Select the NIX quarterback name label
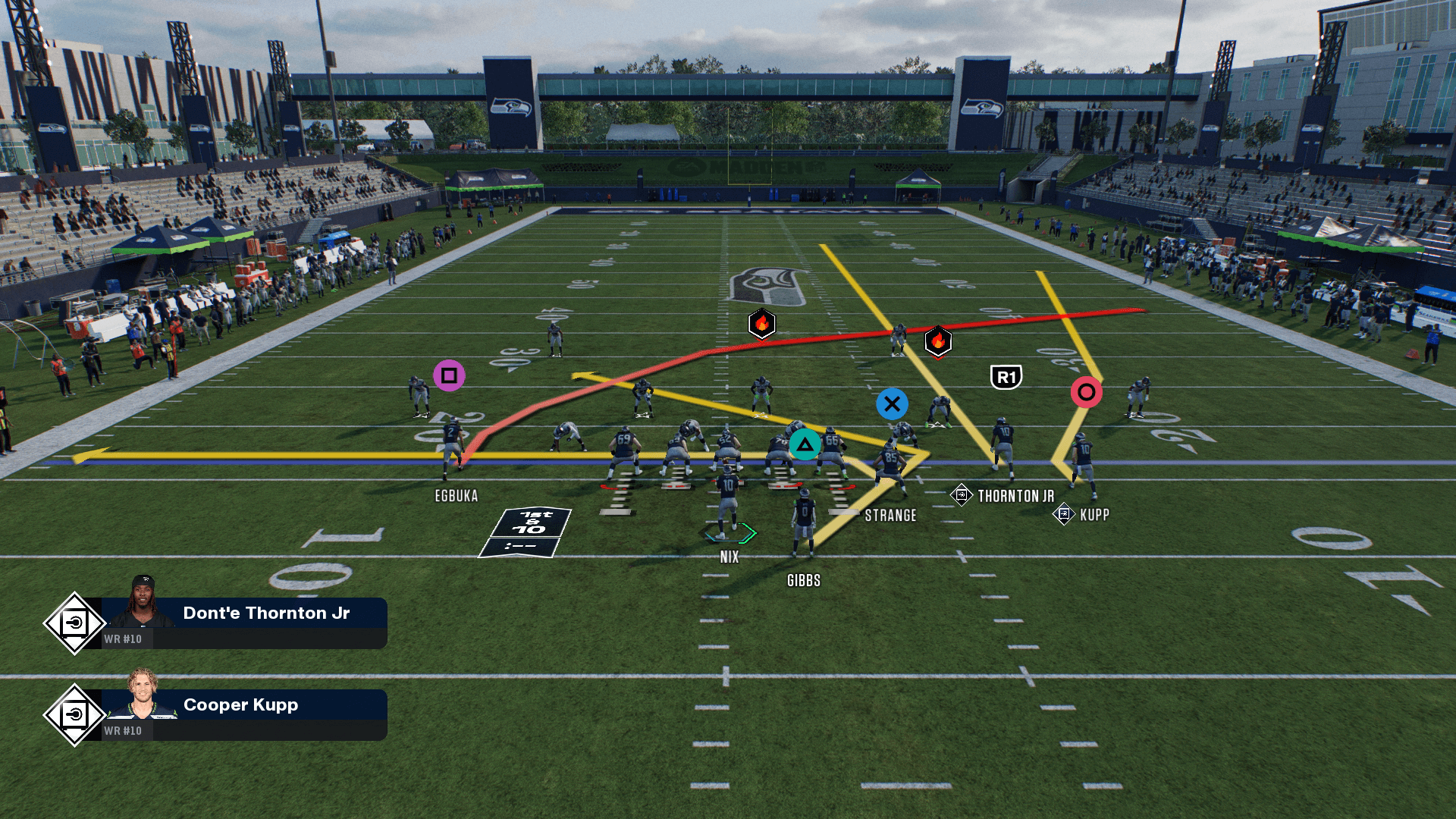This screenshot has height=819, width=1456. tap(729, 557)
